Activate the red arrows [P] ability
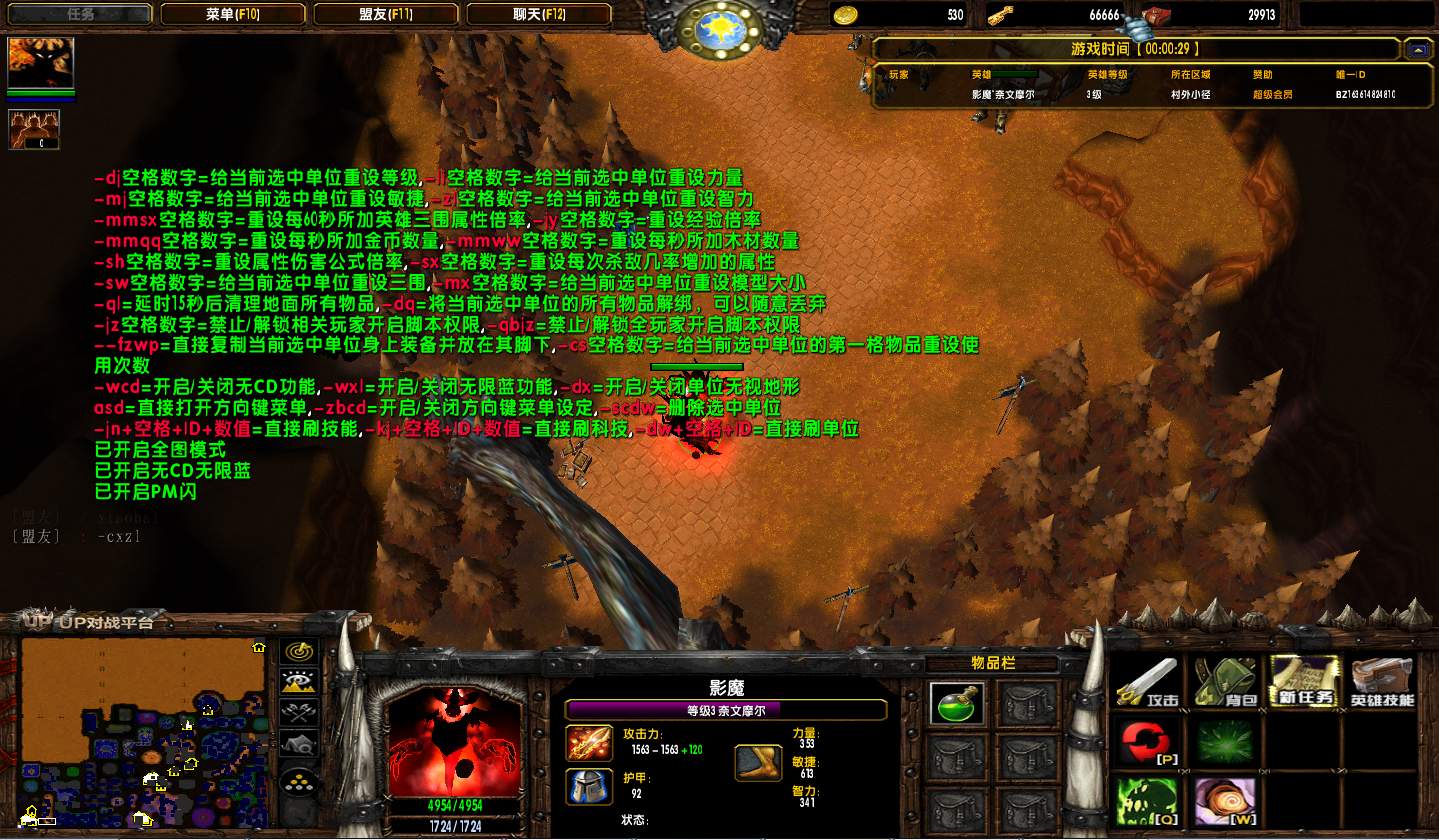This screenshot has height=840, width=1439. (x=1147, y=742)
